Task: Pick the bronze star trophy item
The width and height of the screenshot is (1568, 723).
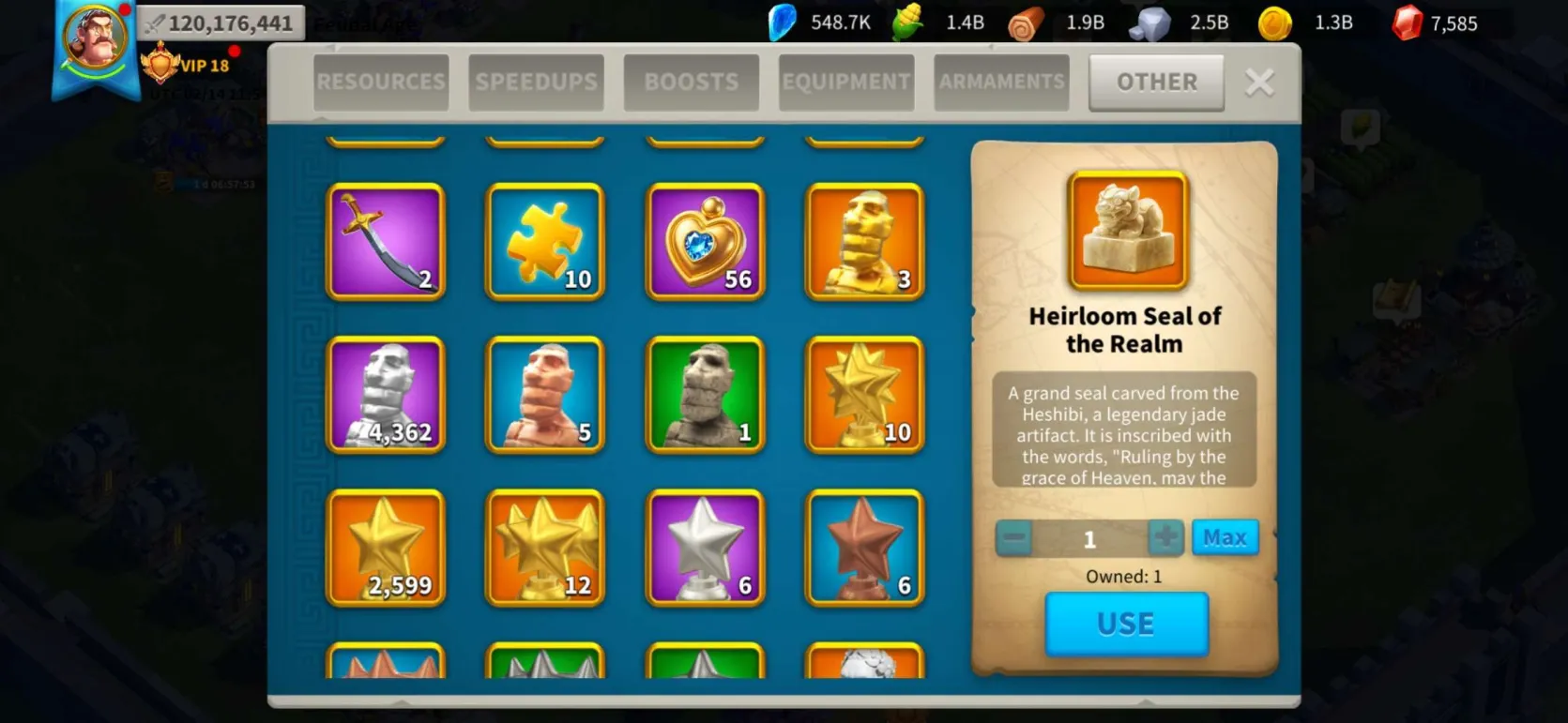Action: pos(864,548)
